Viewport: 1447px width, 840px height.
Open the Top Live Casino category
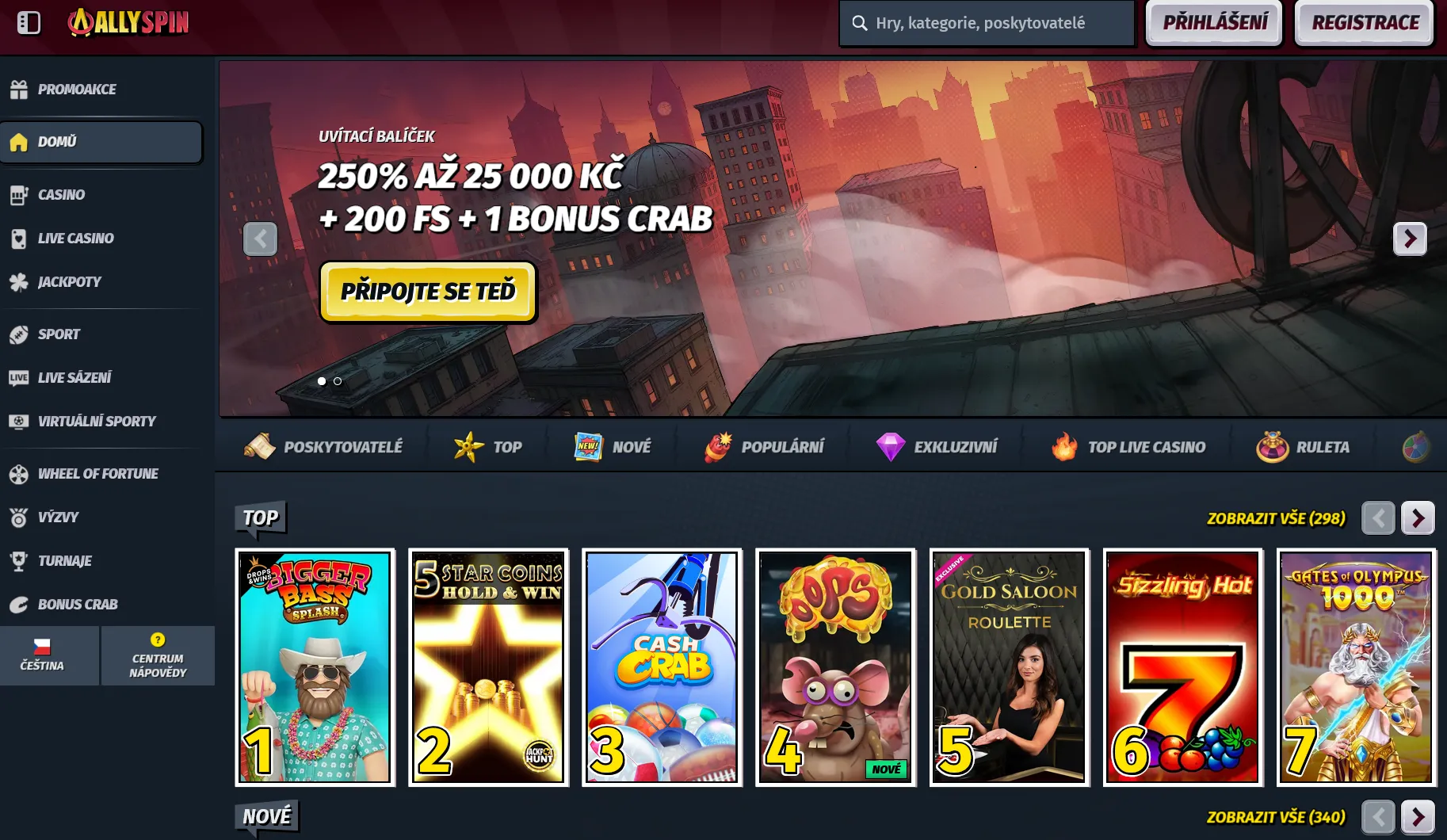[1128, 446]
